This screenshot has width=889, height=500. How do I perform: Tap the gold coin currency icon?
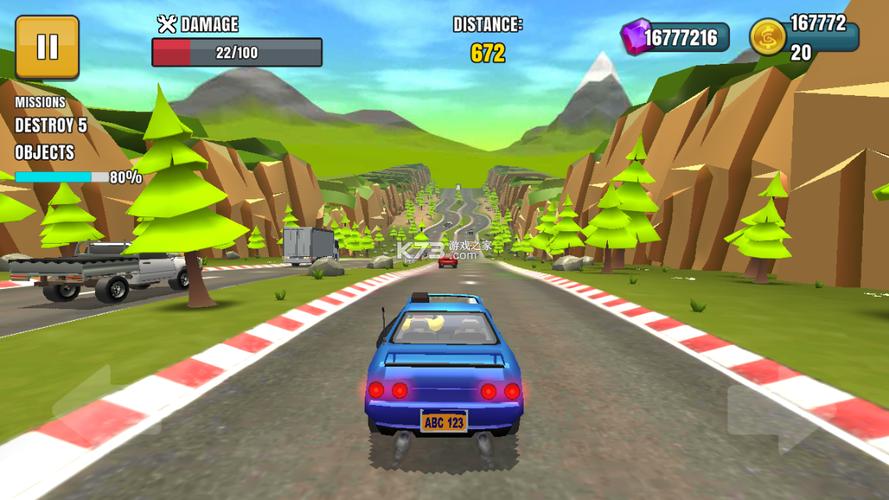click(x=767, y=37)
